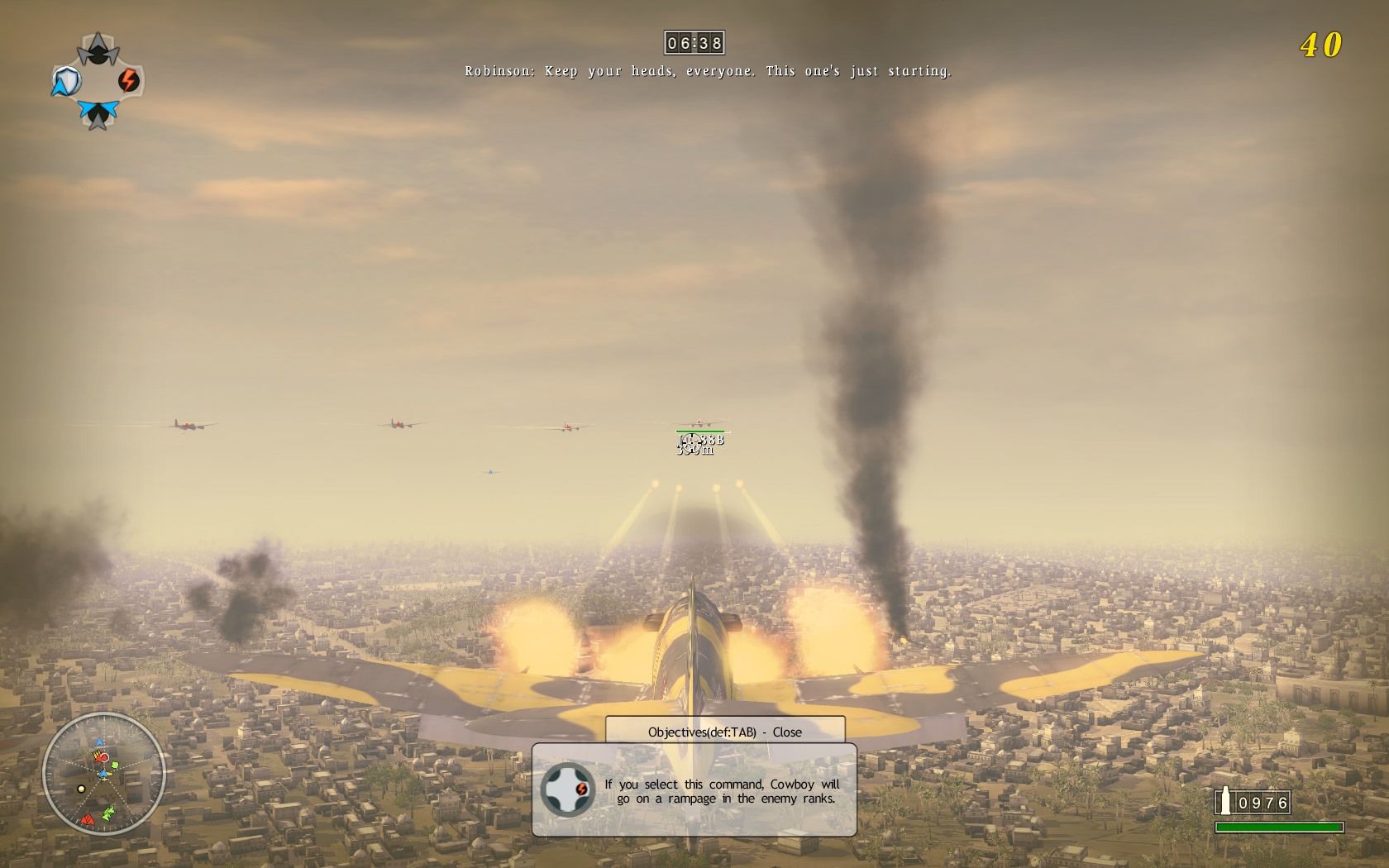Pick the top grey formation command
The width and height of the screenshot is (1389, 868).
(98, 48)
